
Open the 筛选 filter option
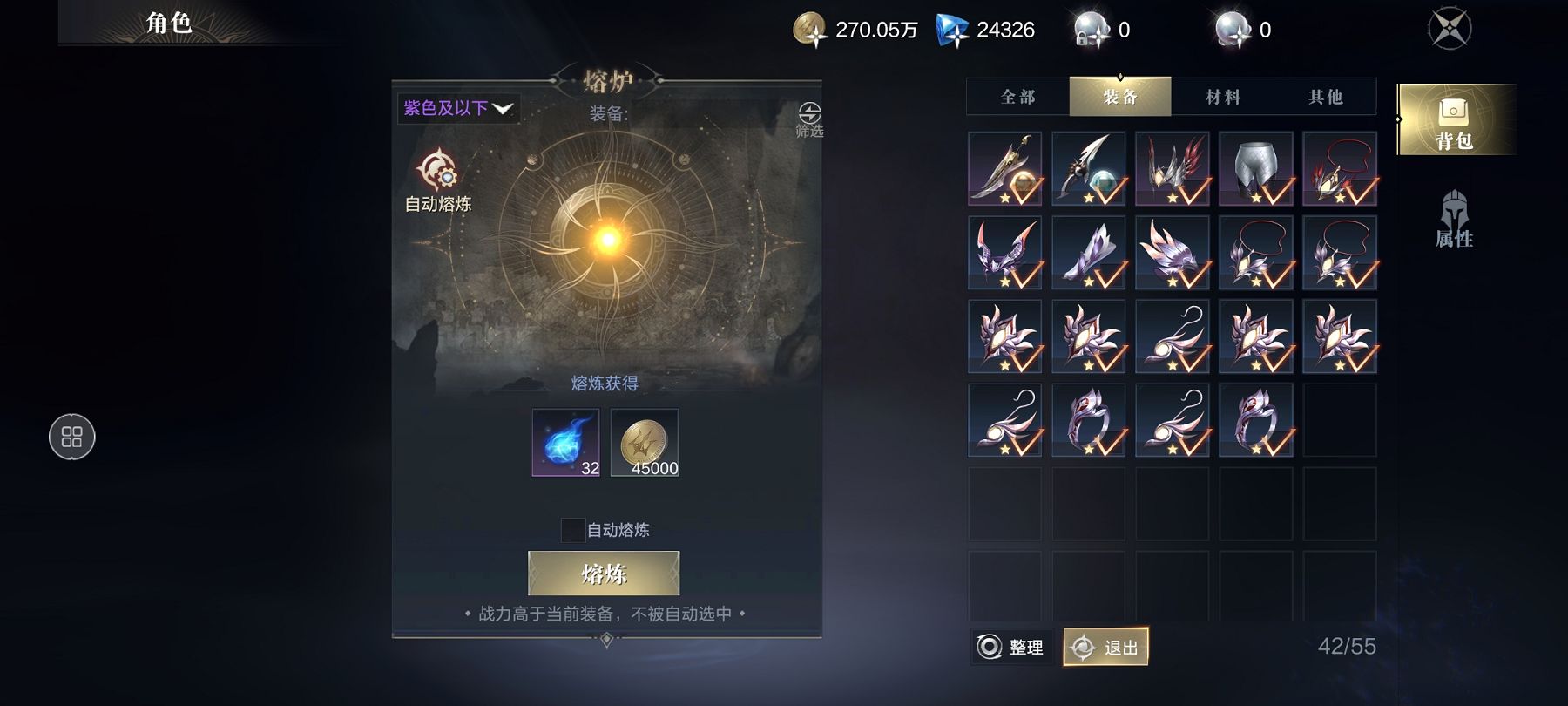(x=809, y=119)
